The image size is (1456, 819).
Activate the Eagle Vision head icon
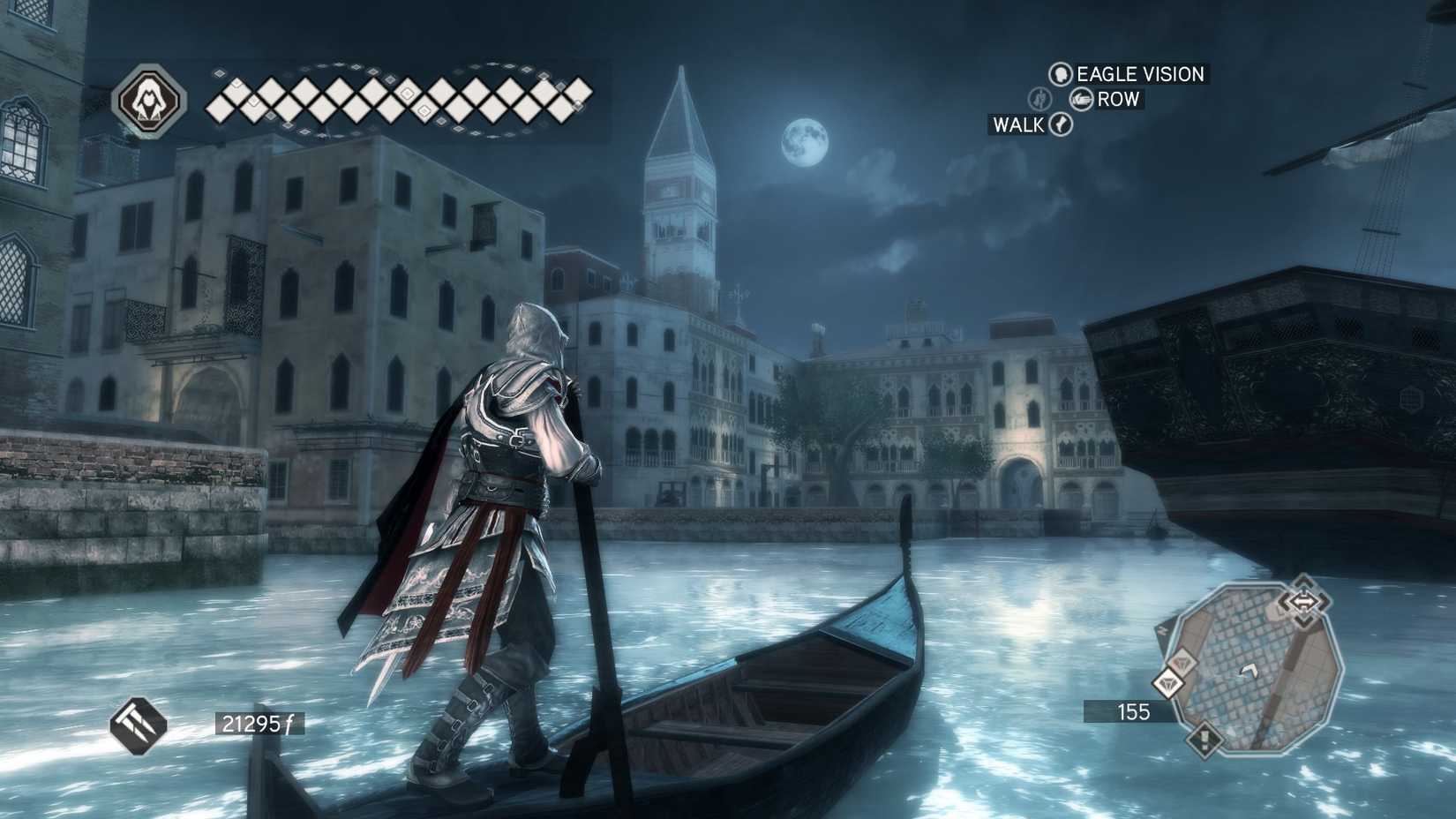[1062, 74]
